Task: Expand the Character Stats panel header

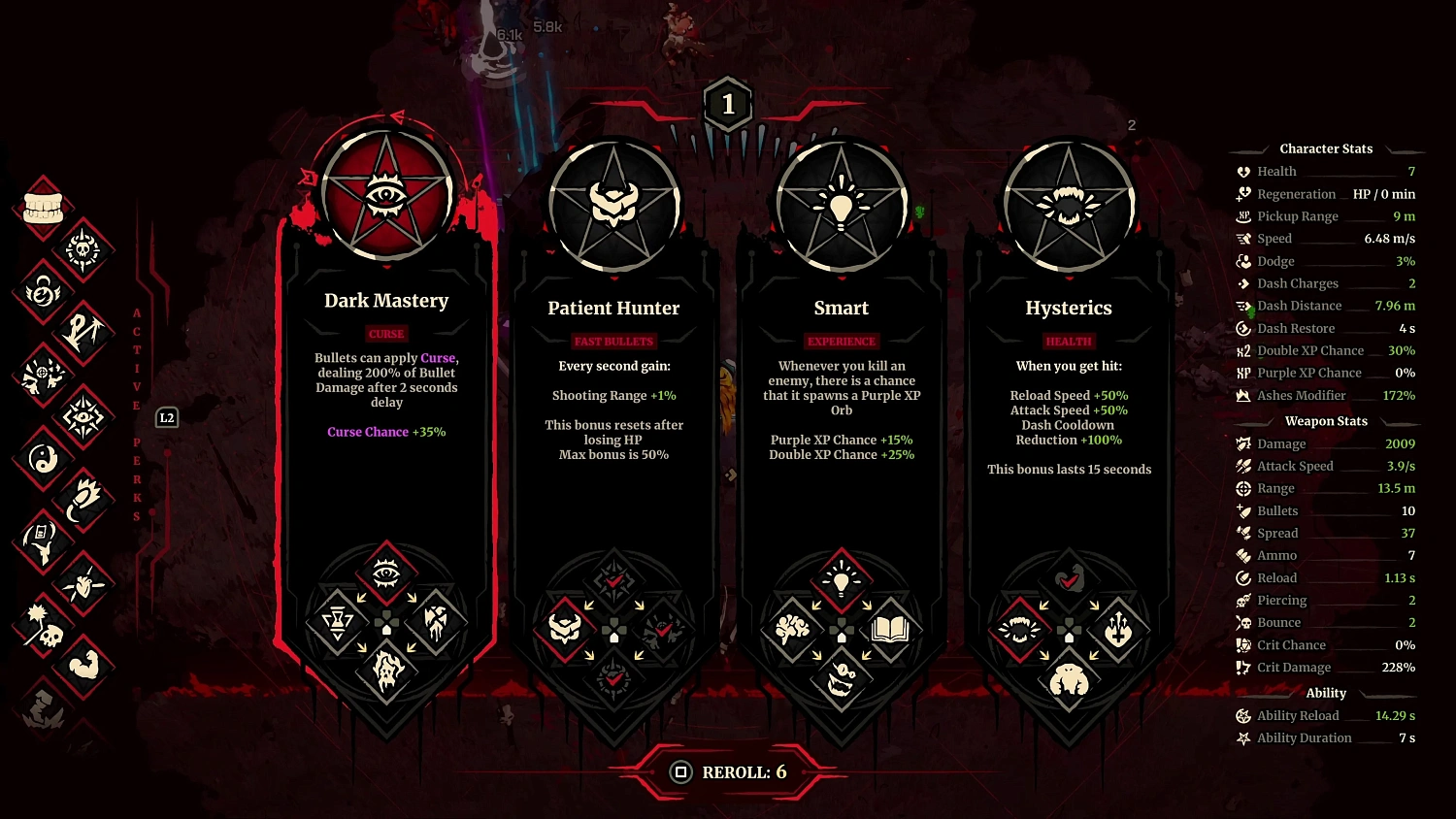Action: point(1326,148)
